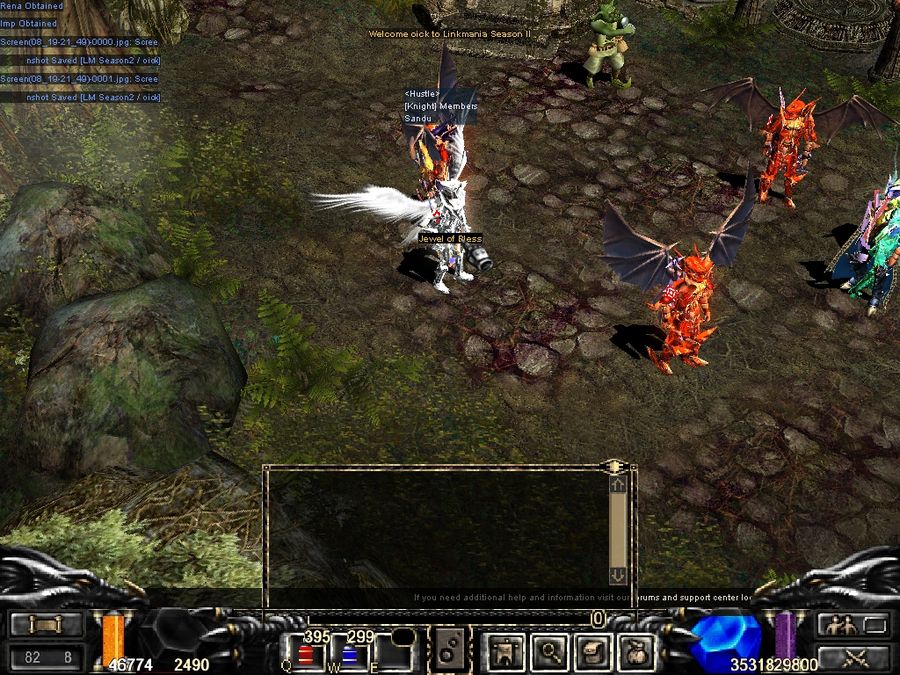Click the crossed swords button
This screenshot has width=900, height=675.
pos(853,657)
